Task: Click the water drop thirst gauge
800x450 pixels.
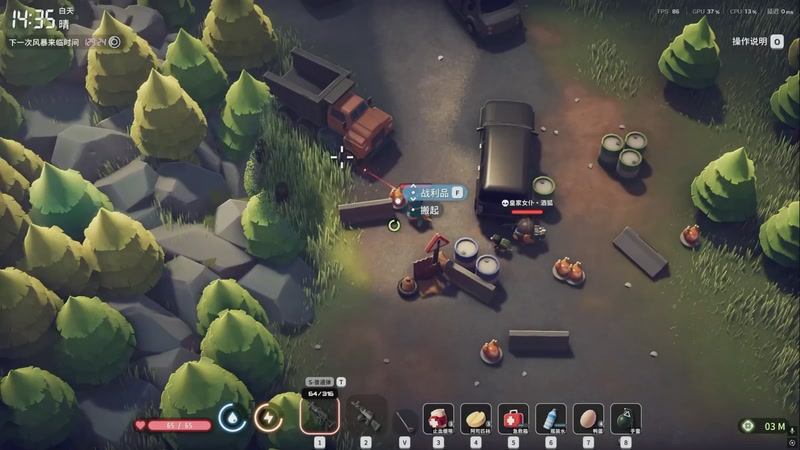Action: (x=232, y=417)
